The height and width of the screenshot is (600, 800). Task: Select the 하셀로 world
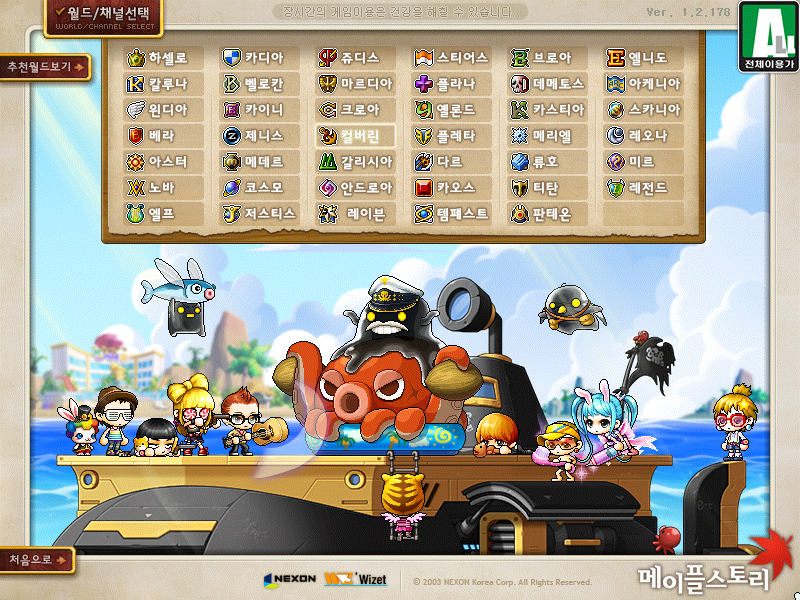coord(165,58)
